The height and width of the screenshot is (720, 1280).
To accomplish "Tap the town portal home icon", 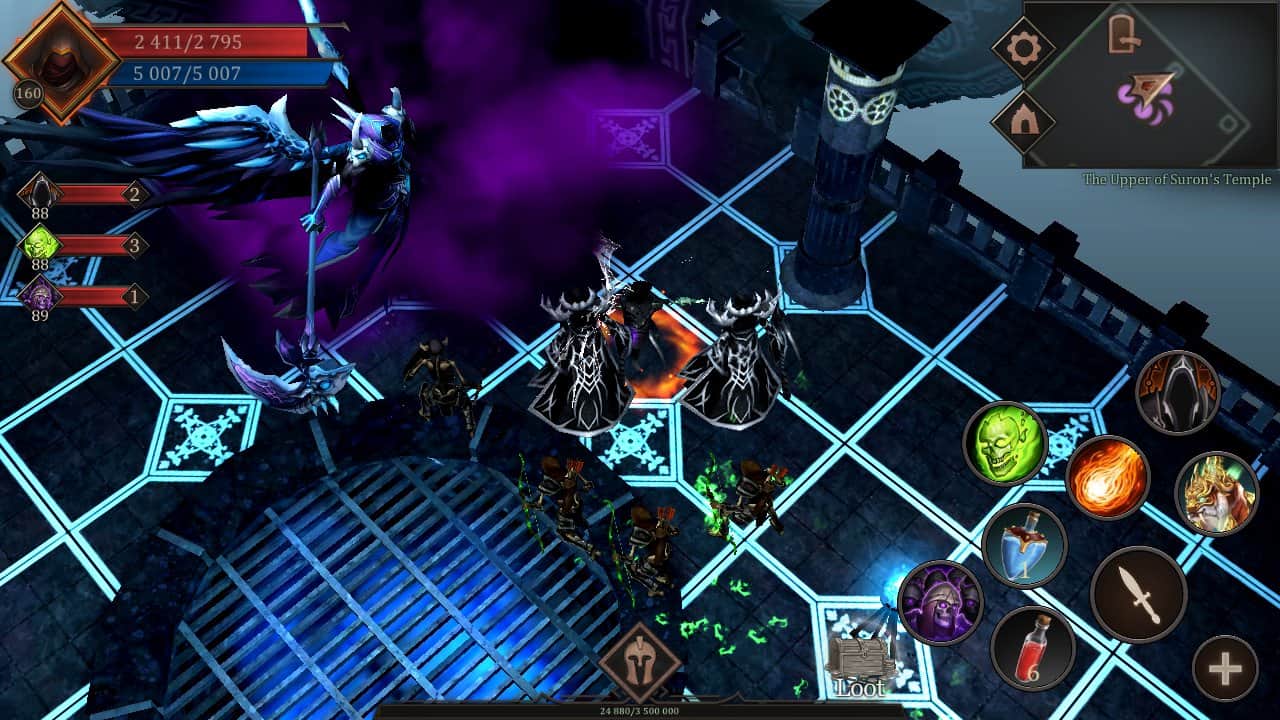I will point(1024,122).
